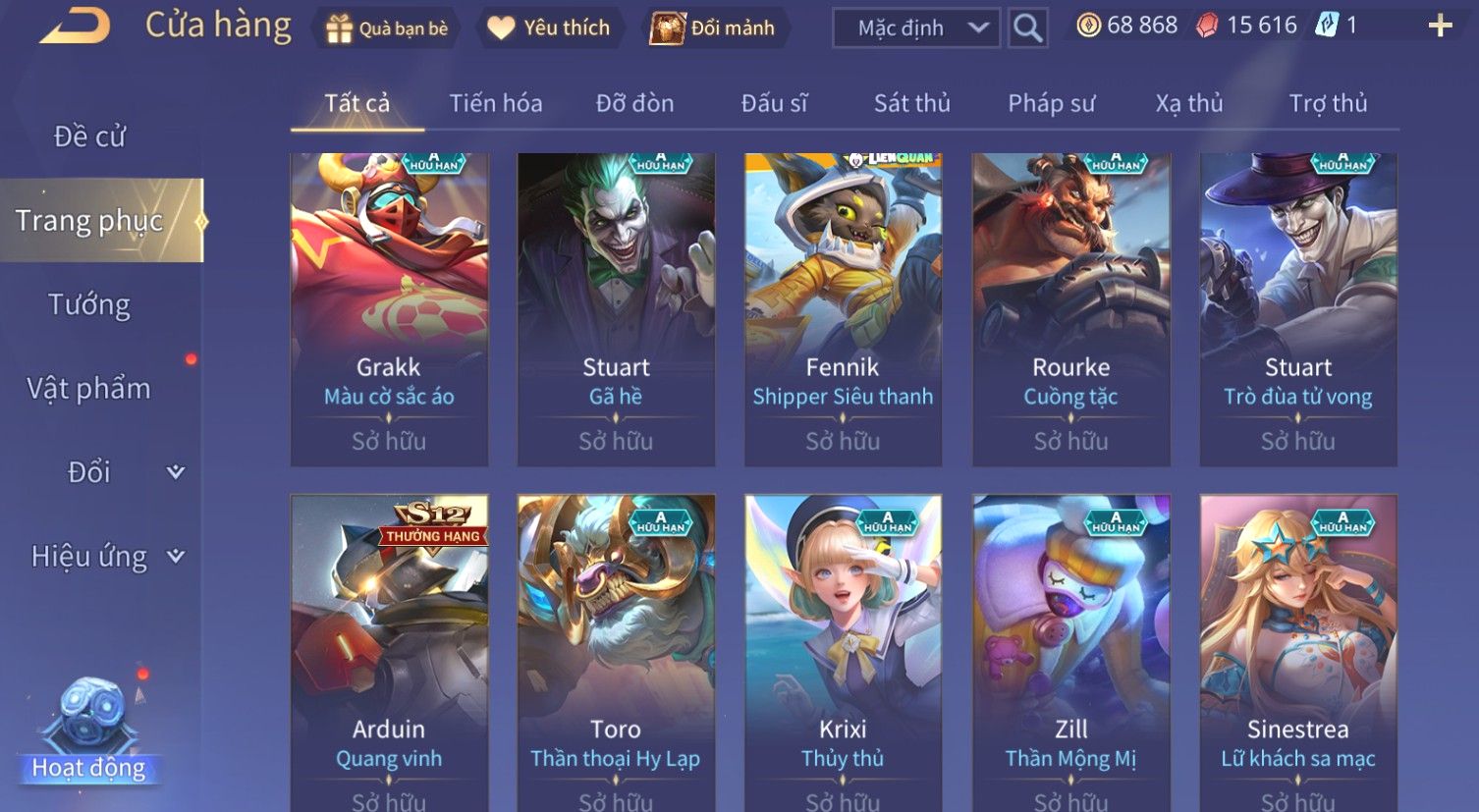Select the Grakk Màu cờ sắc áo skin

coord(389,309)
